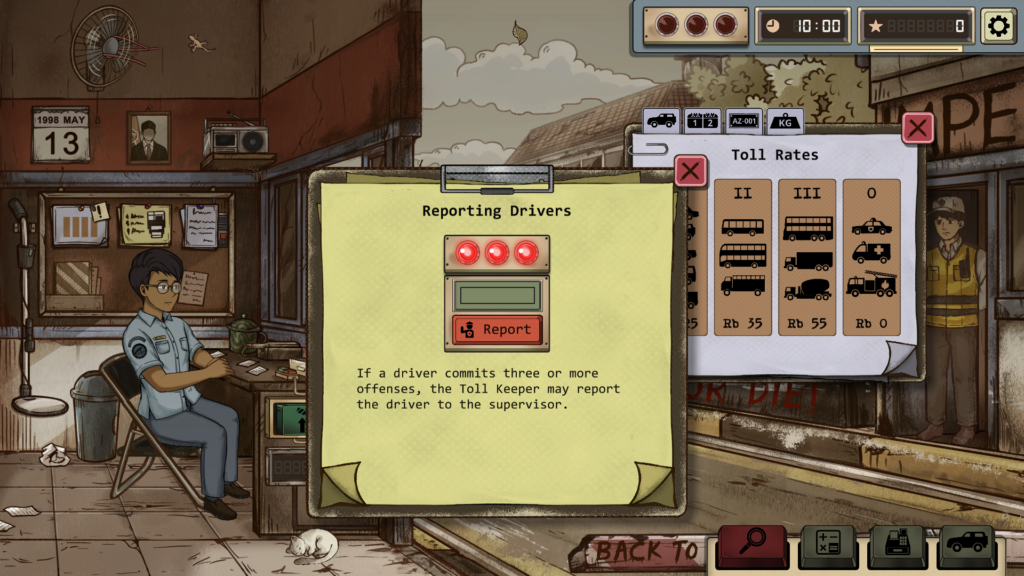Screen dimensions: 1024x576
Task: Select the KG weight tab
Action: tap(785, 121)
